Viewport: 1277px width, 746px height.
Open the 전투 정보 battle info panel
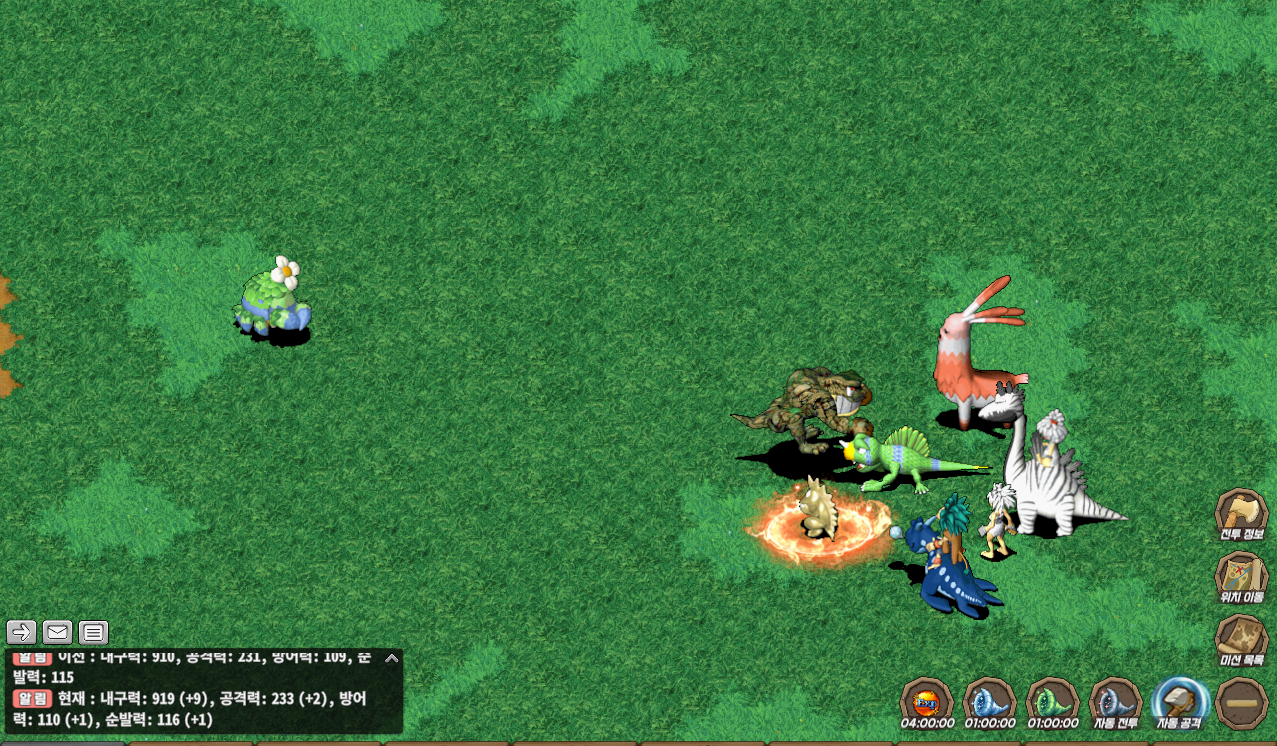[x=1241, y=512]
